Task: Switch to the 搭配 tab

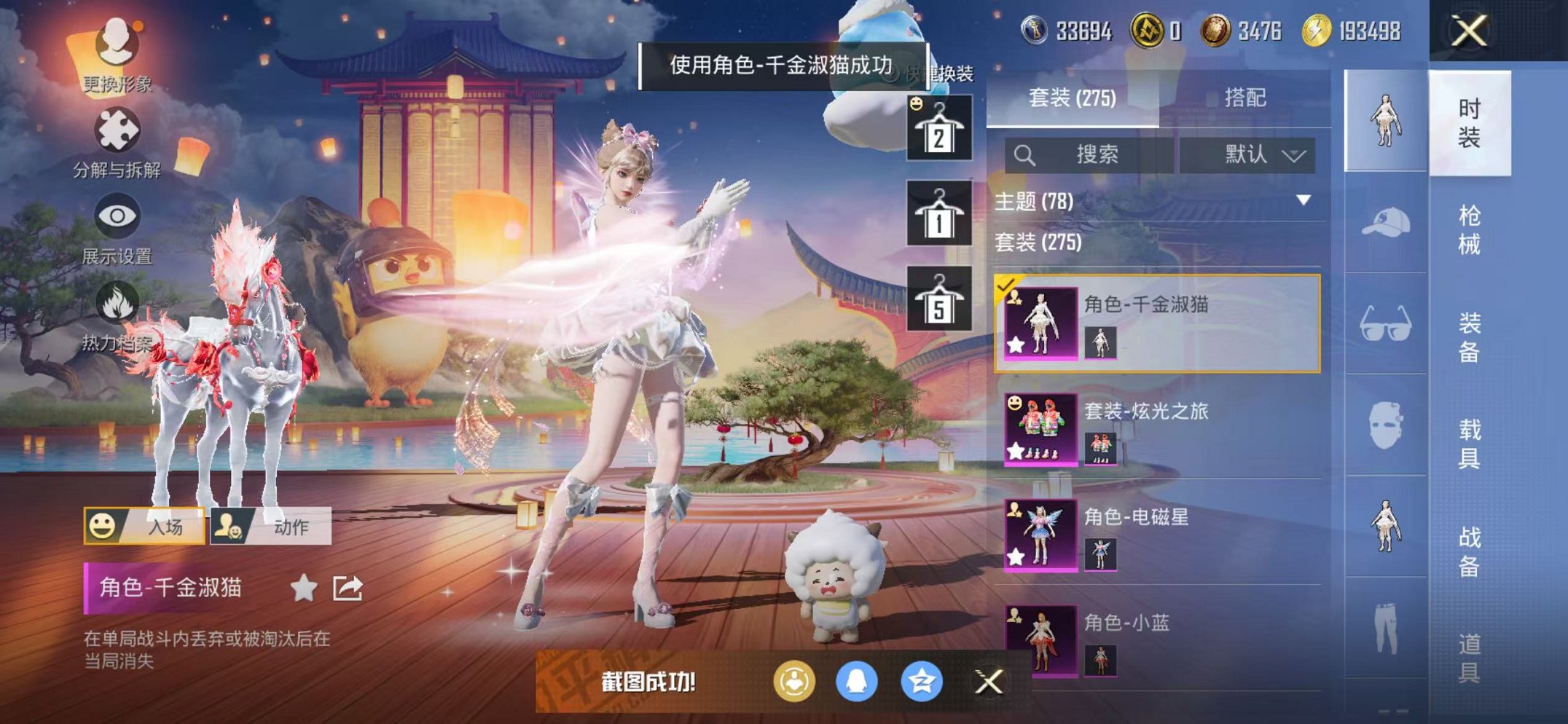Action: 1244,97
